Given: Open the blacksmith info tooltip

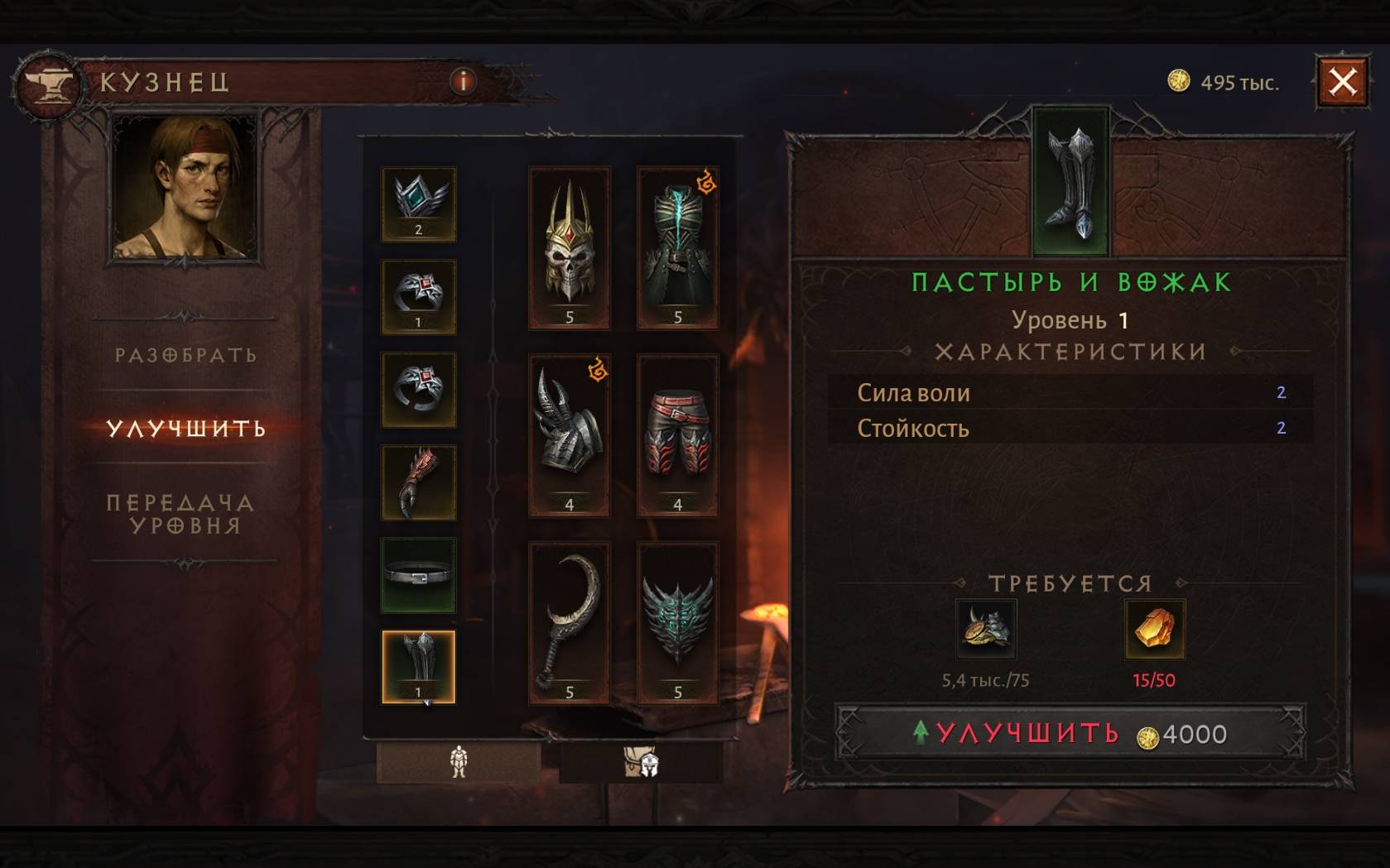Looking at the screenshot, I should [463, 81].
